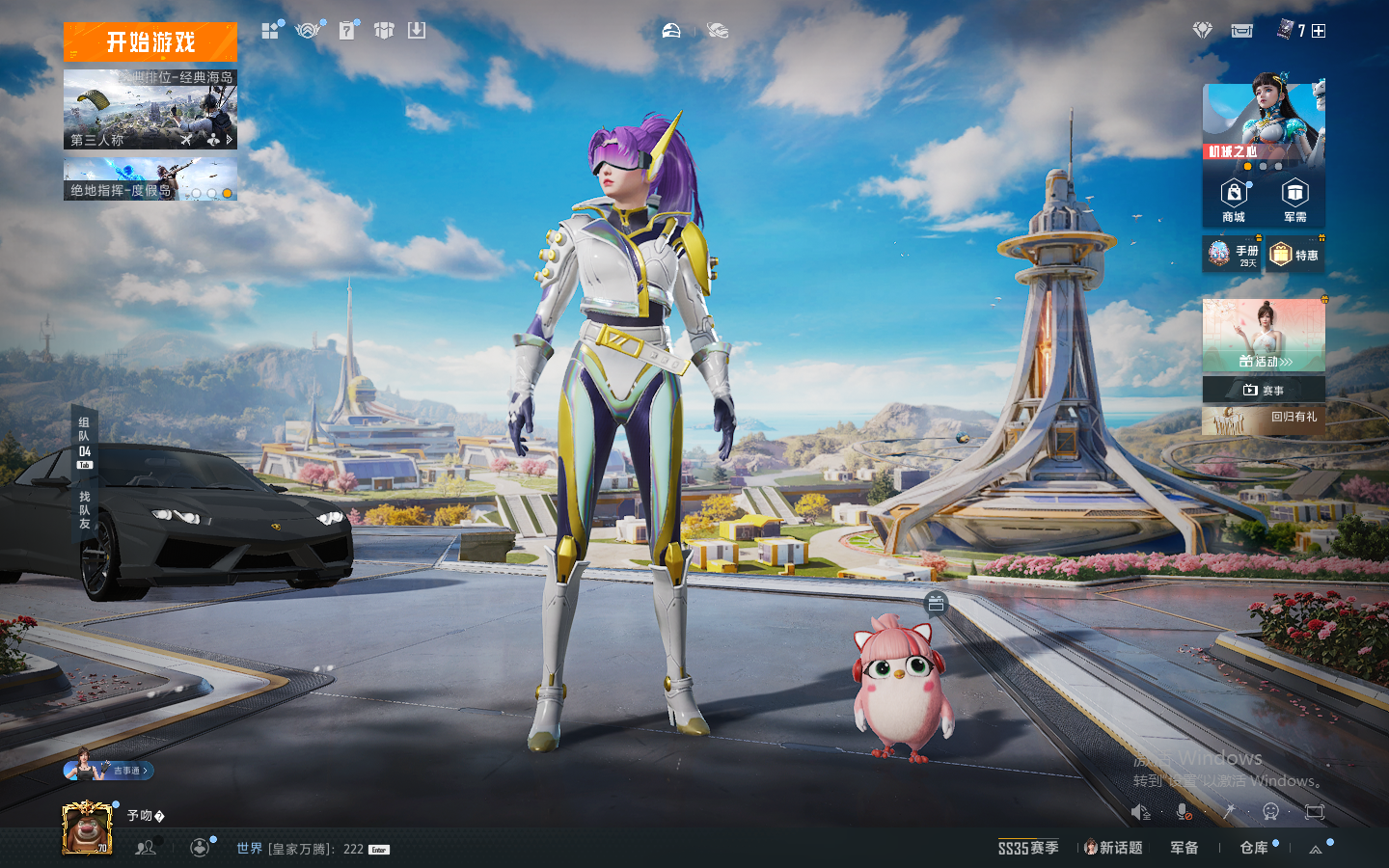Image resolution: width=1389 pixels, height=868 pixels.
Task: Claim the 回归有礼 return rewards
Action: pyautogui.click(x=1264, y=419)
